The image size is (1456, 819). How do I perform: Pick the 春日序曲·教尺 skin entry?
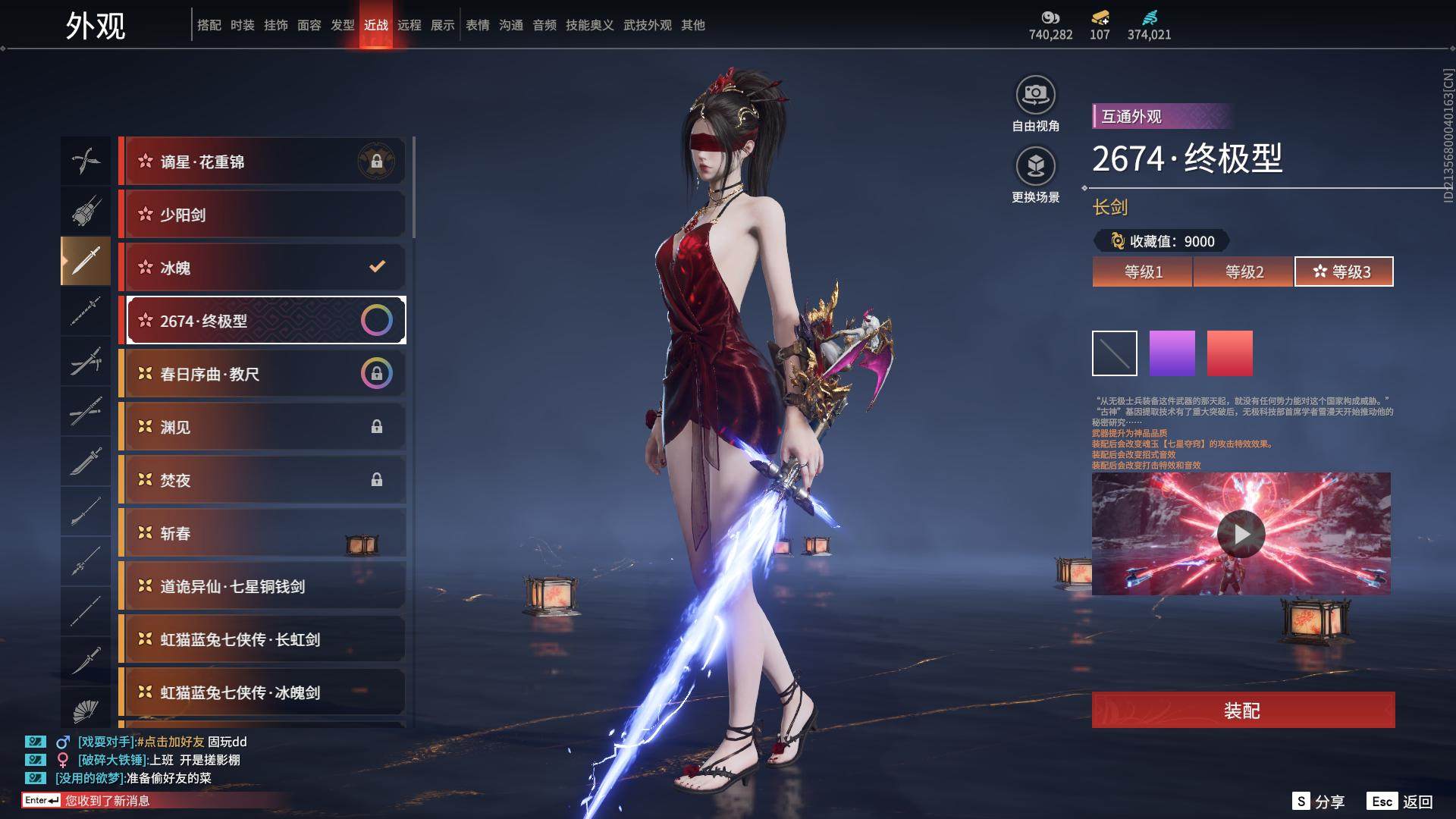[x=262, y=374]
